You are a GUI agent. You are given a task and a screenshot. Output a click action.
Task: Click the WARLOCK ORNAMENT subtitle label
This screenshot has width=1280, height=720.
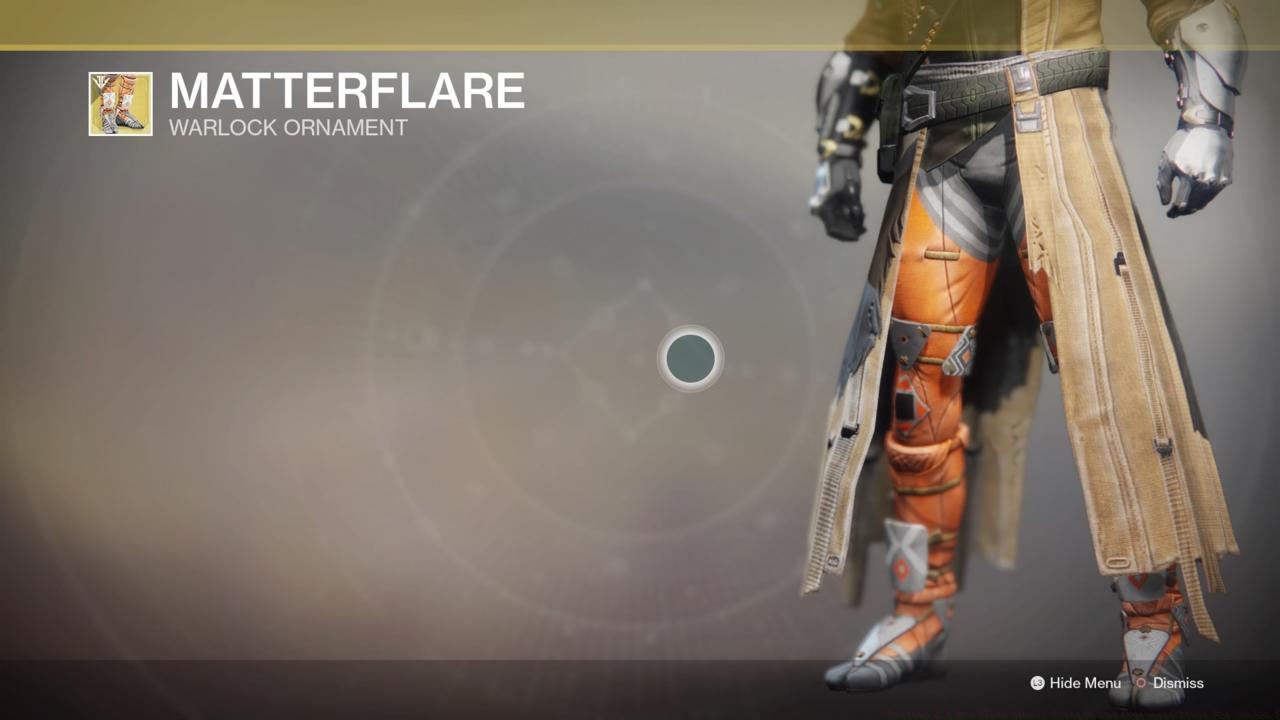click(287, 127)
